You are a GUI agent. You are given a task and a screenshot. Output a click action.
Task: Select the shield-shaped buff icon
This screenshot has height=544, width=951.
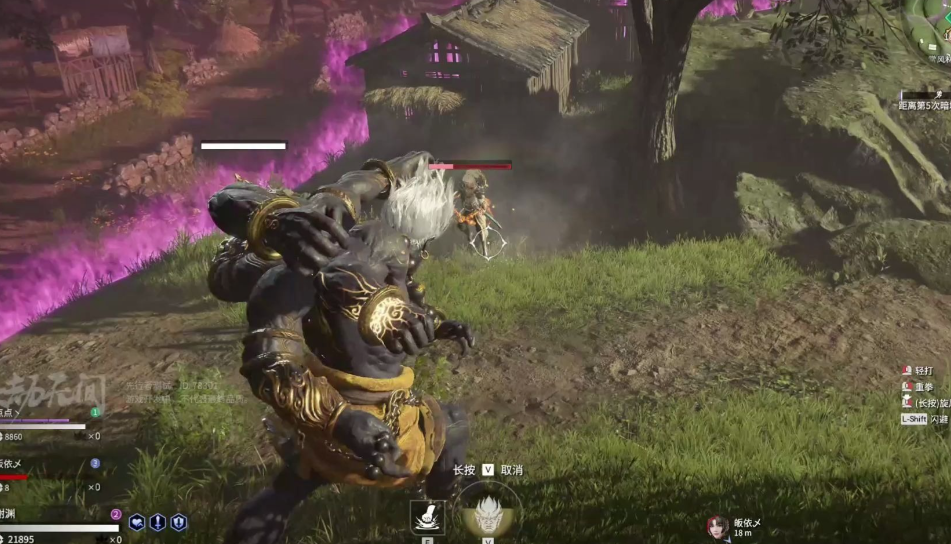click(x=179, y=522)
